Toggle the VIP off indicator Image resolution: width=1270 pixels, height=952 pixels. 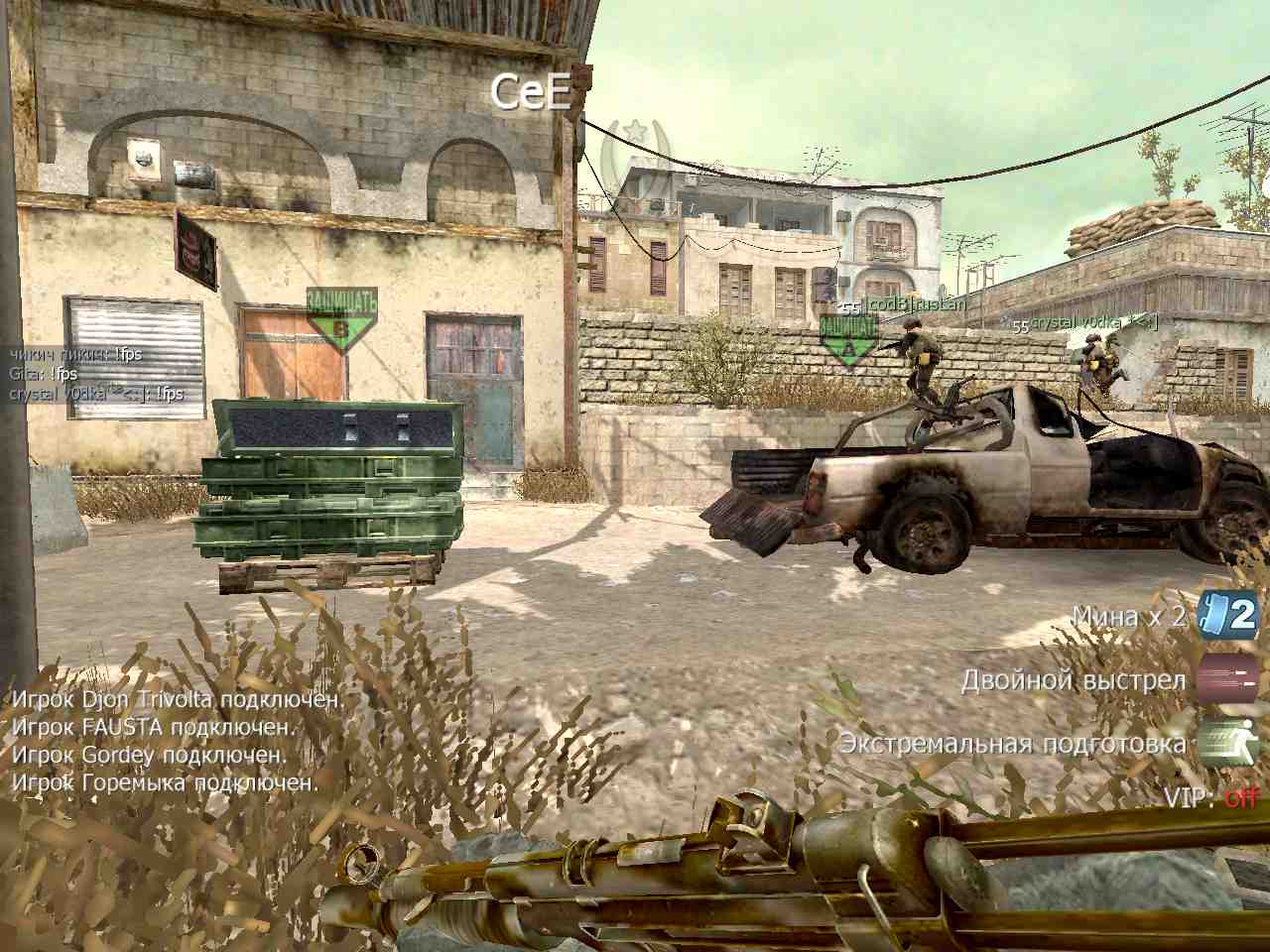pos(1240,796)
